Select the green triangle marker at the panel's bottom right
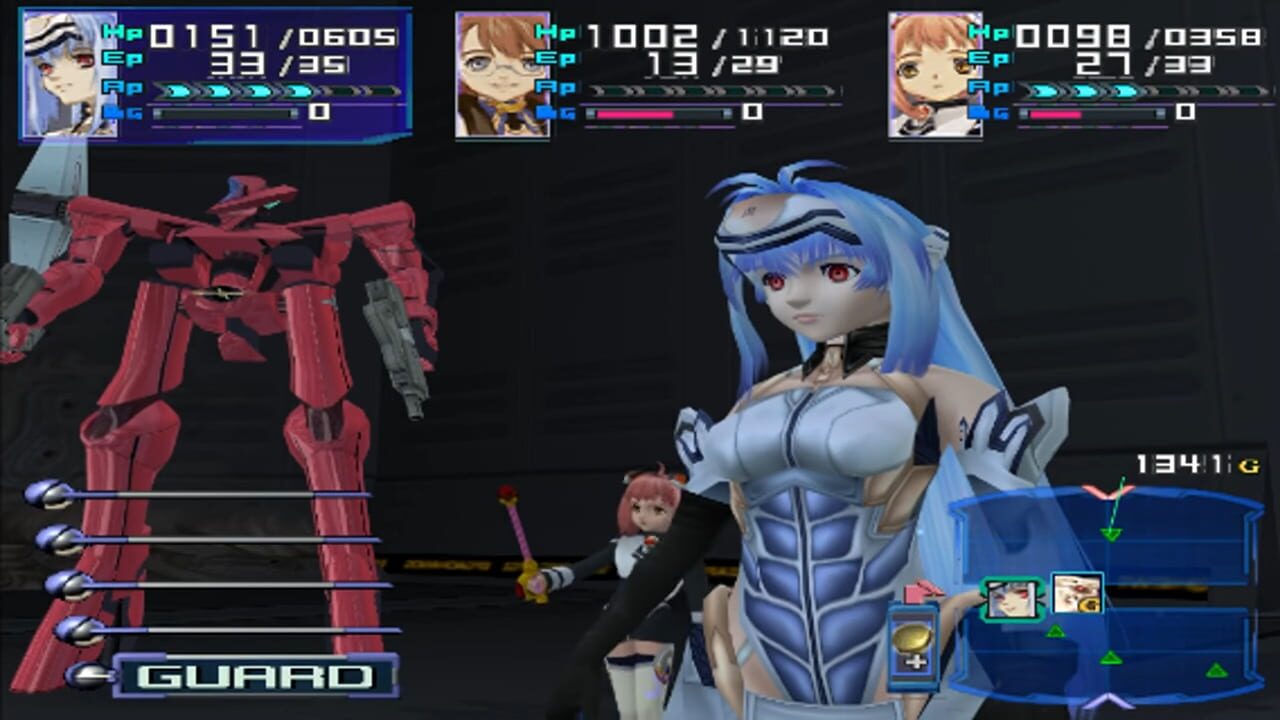The width and height of the screenshot is (1280, 720). tap(1216, 669)
